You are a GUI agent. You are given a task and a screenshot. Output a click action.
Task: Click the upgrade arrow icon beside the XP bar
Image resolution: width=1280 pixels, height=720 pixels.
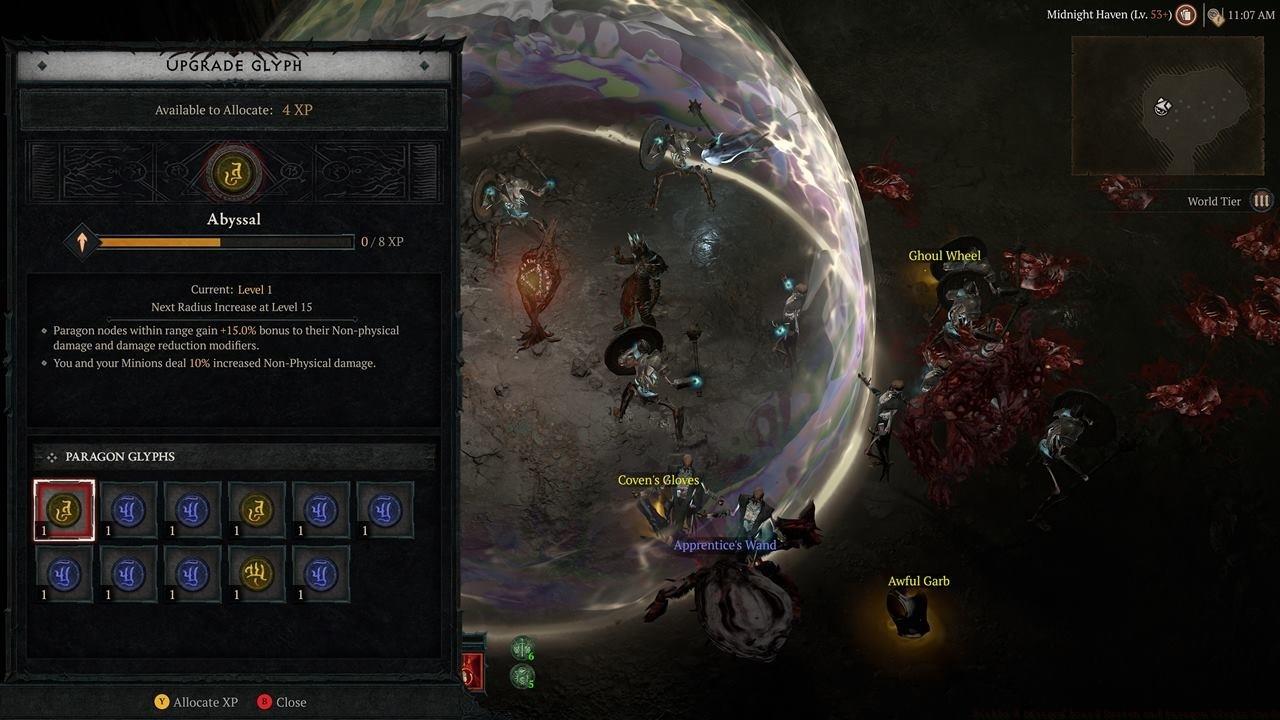tap(81, 241)
